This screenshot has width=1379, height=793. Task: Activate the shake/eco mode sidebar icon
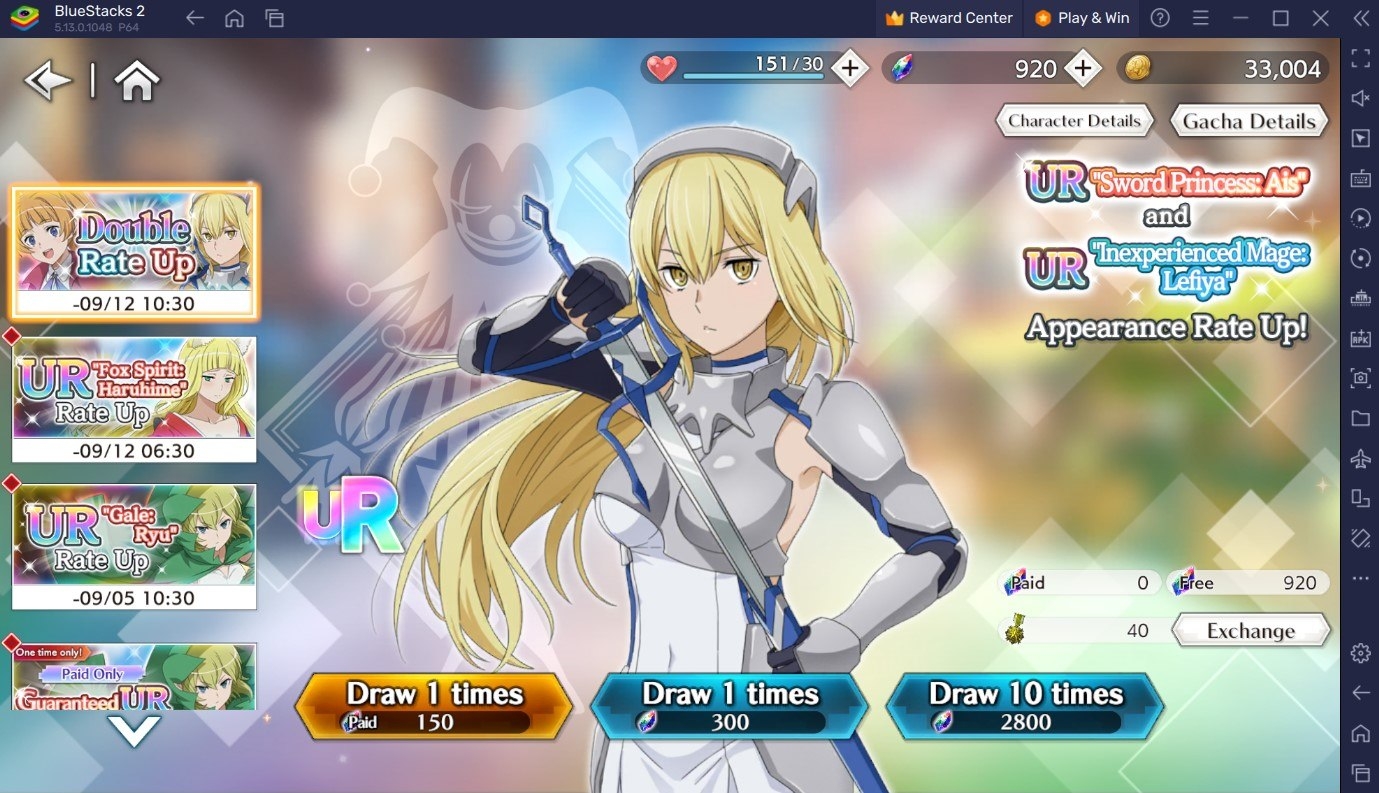pos(1360,539)
